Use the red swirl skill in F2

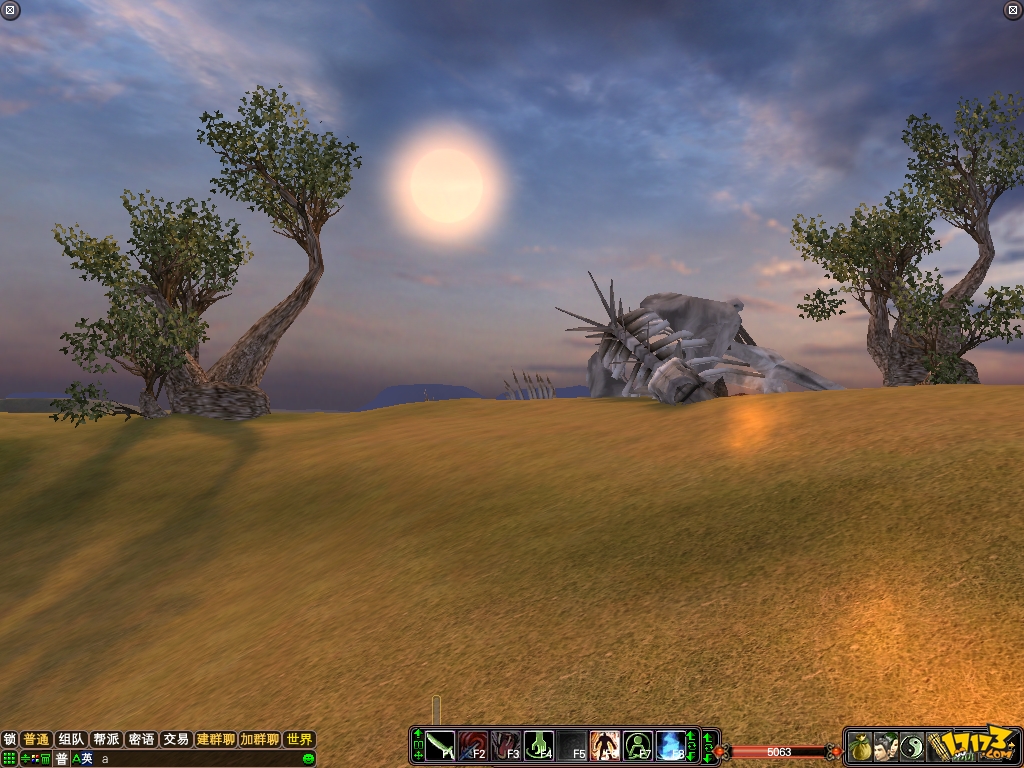pos(473,746)
